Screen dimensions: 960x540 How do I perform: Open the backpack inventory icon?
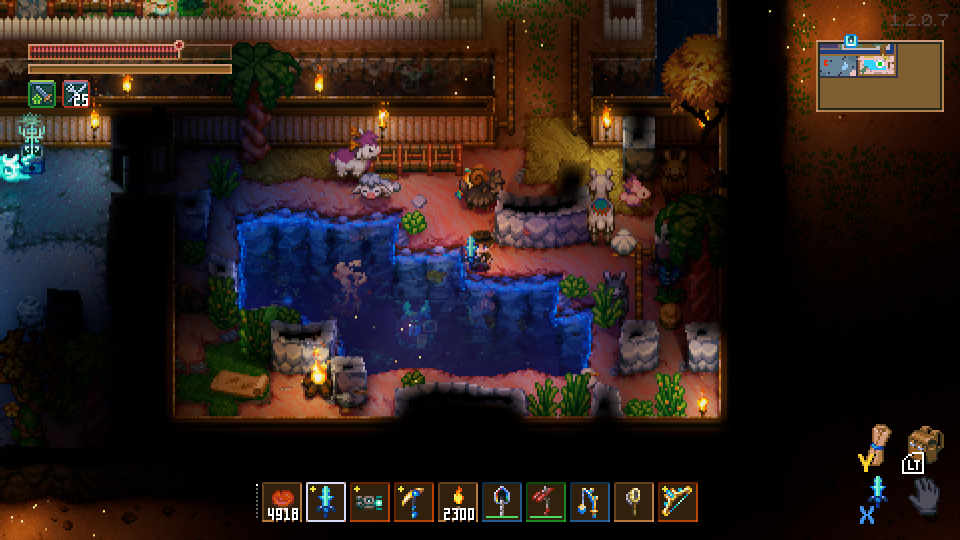click(x=926, y=444)
